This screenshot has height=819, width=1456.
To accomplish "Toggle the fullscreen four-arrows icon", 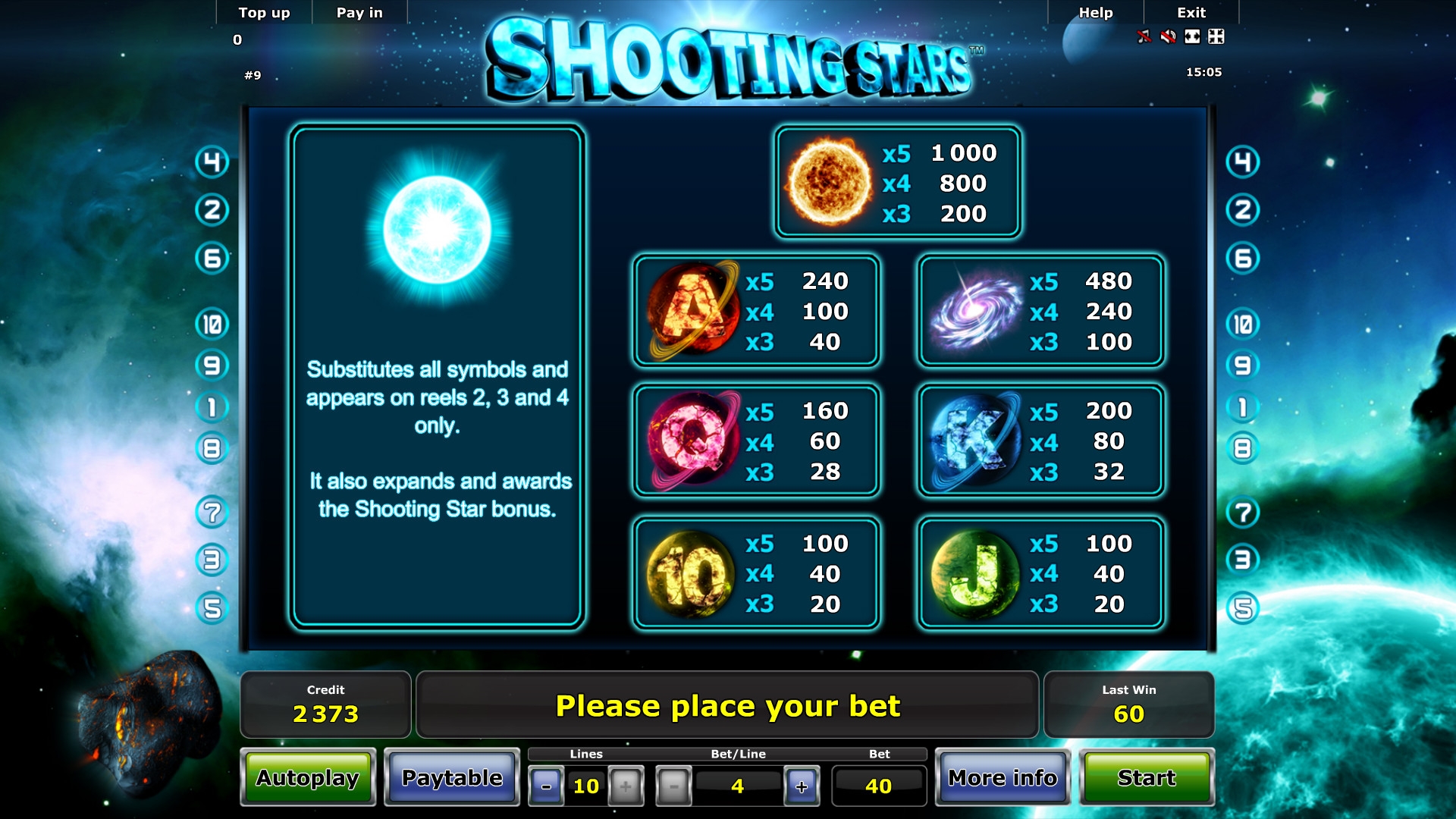I will (x=1216, y=36).
